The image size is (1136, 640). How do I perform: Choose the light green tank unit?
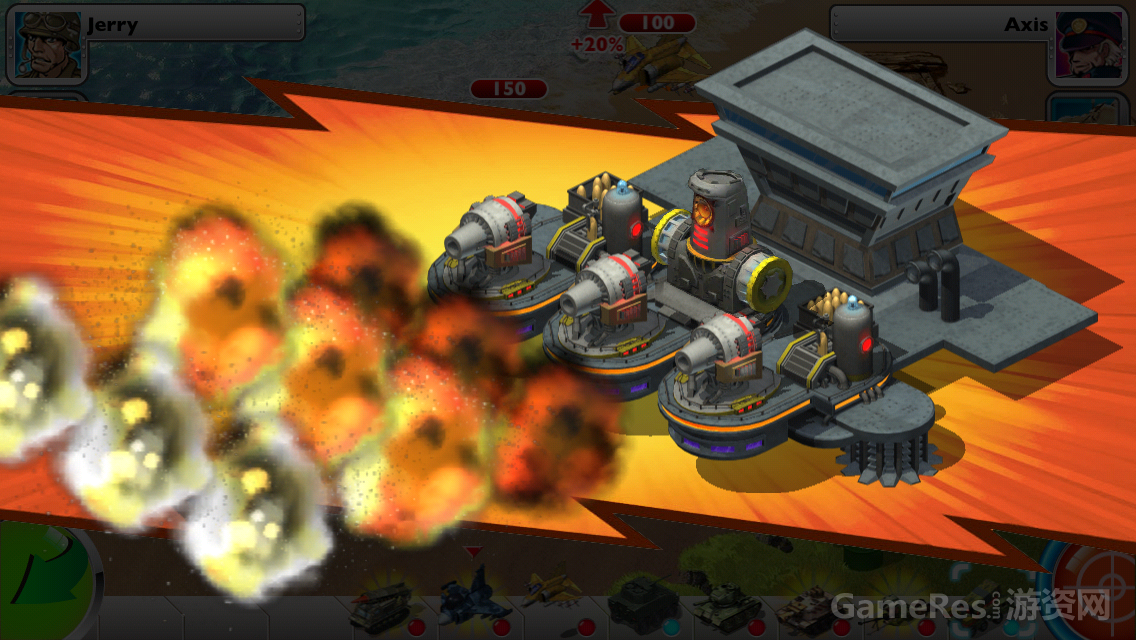pyautogui.click(x=726, y=603)
